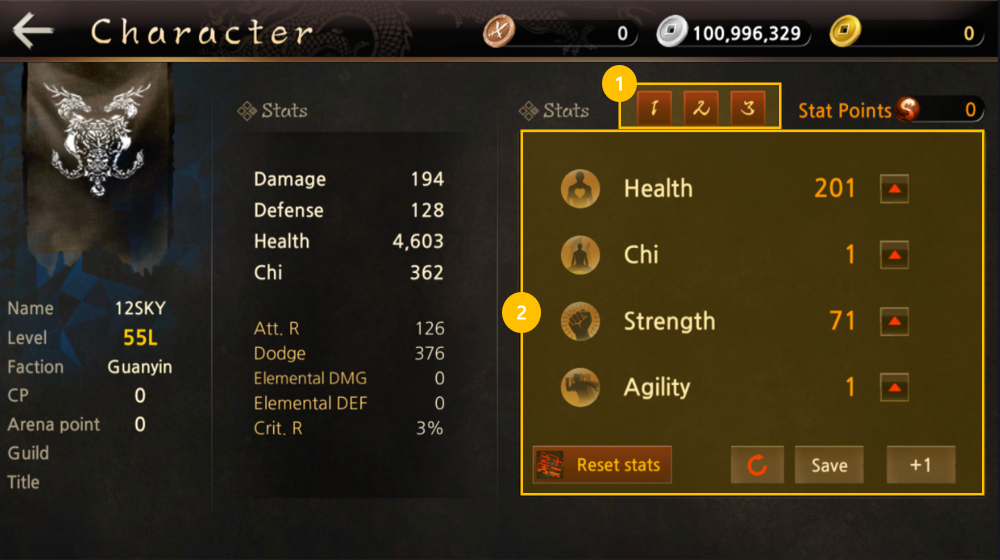Switch to stat preset 1
The height and width of the screenshot is (560, 1000).
pos(654,109)
